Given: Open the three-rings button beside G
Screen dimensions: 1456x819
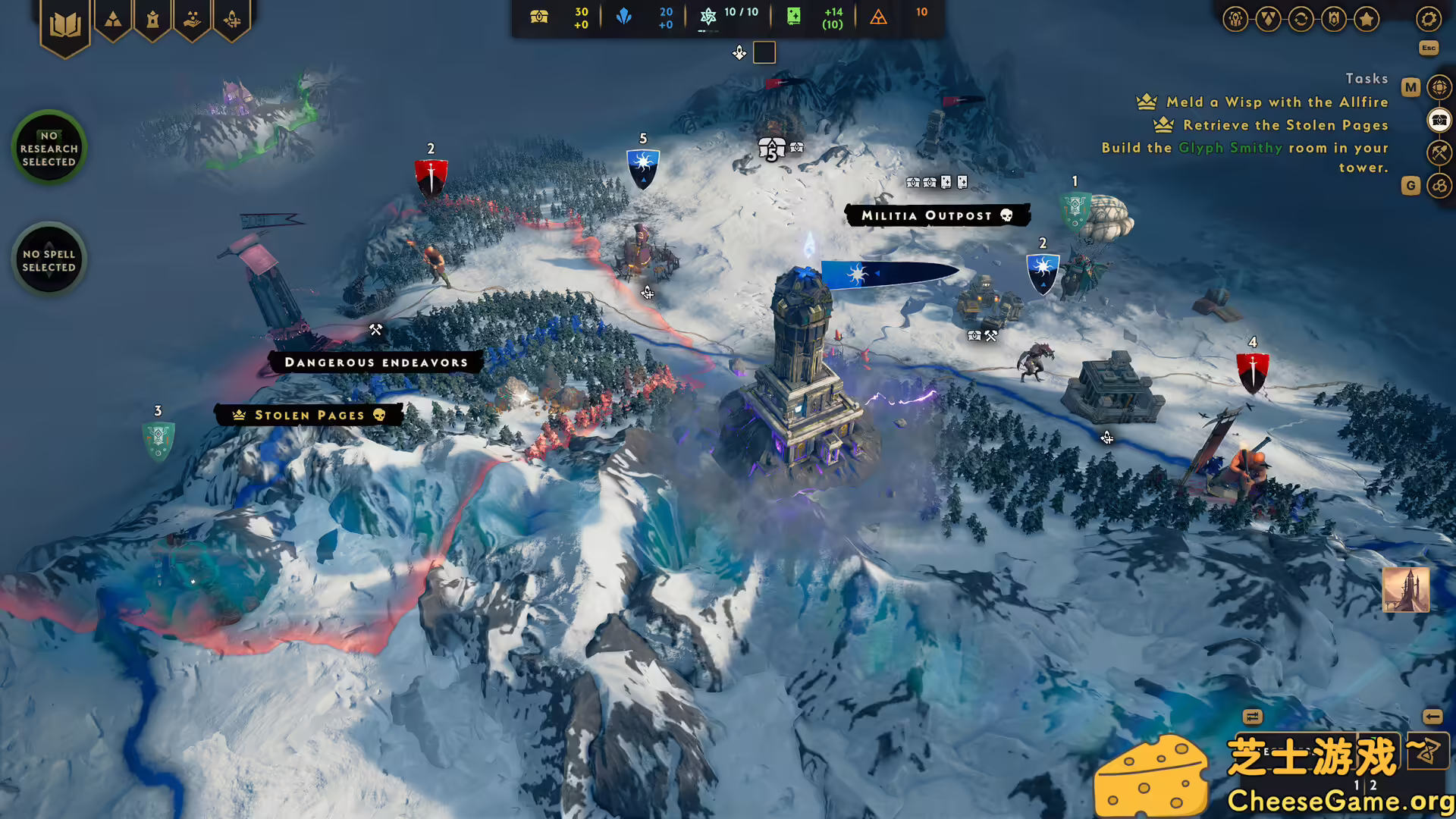Looking at the screenshot, I should tap(1439, 186).
